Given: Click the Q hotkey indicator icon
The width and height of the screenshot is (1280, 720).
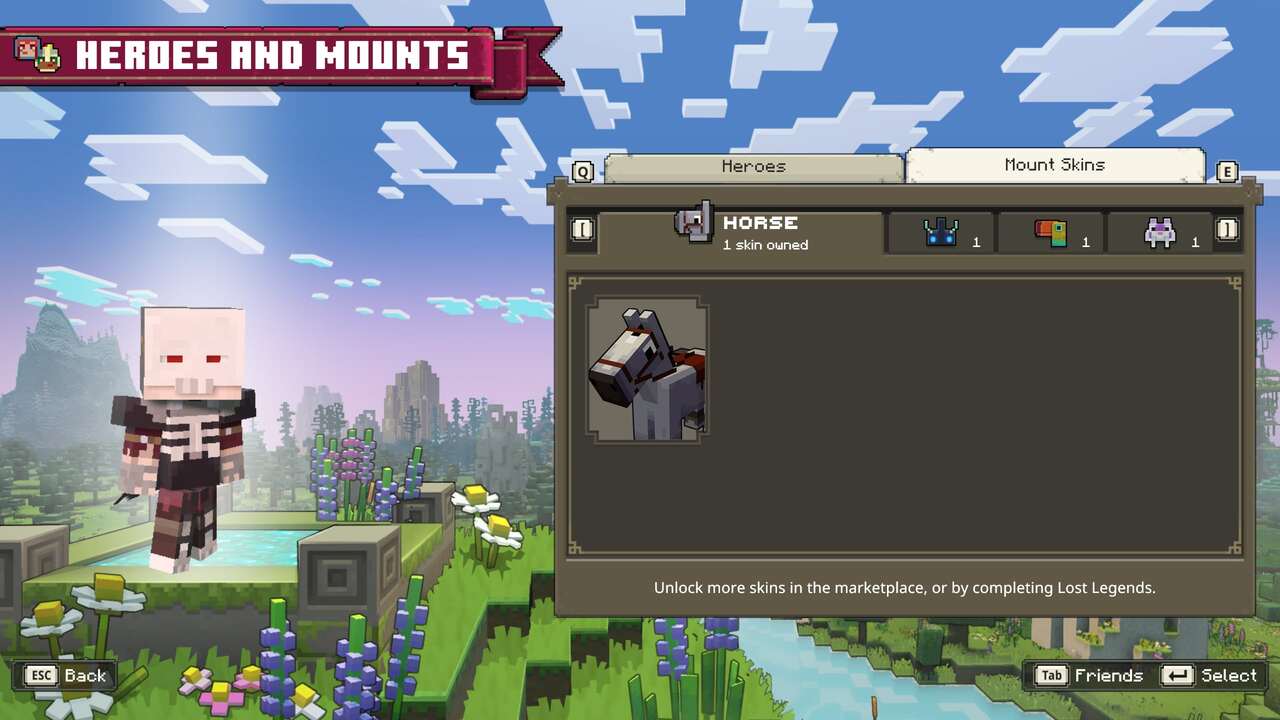Looking at the screenshot, I should 581,171.
